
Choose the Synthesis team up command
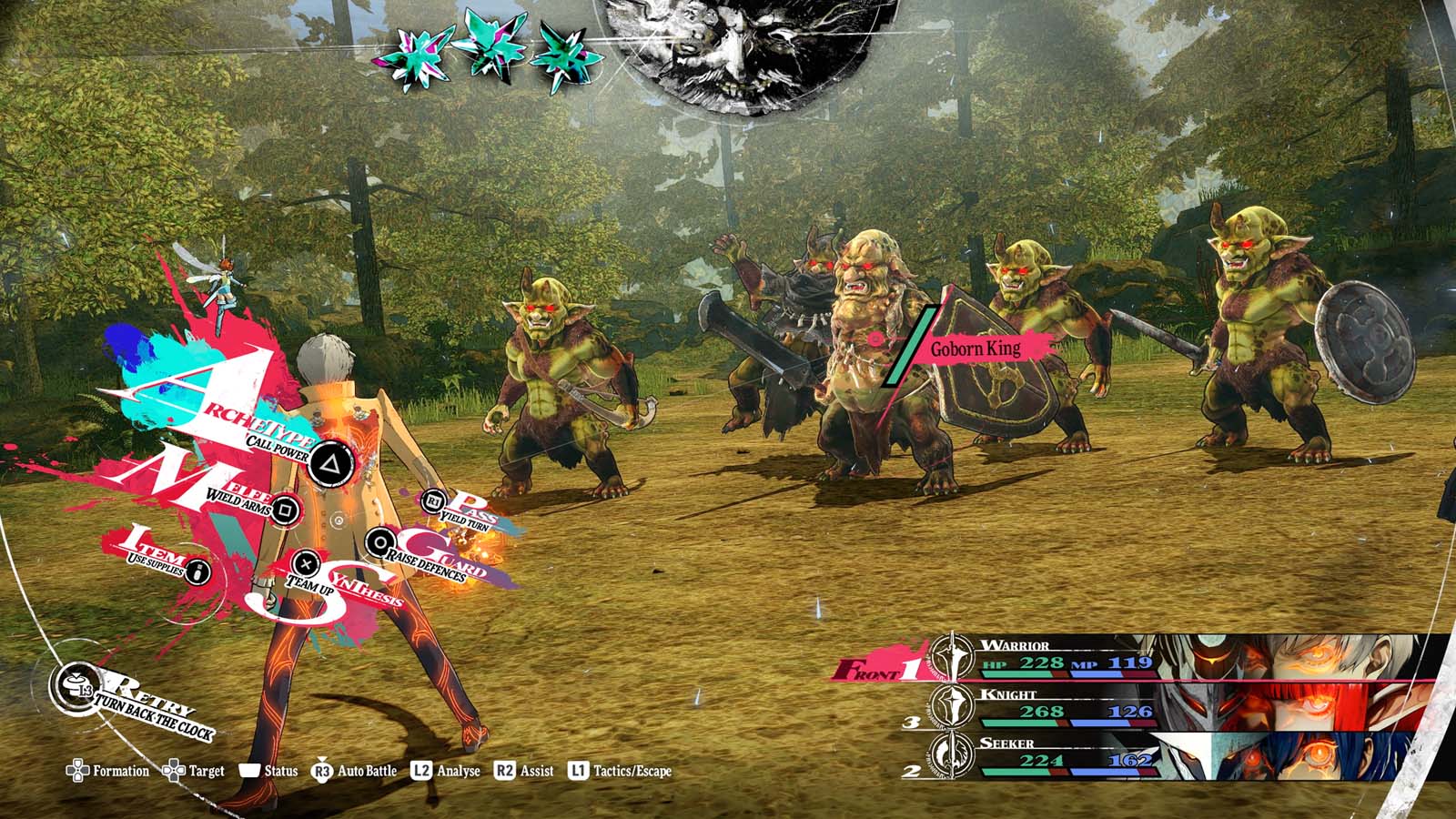tap(308, 564)
